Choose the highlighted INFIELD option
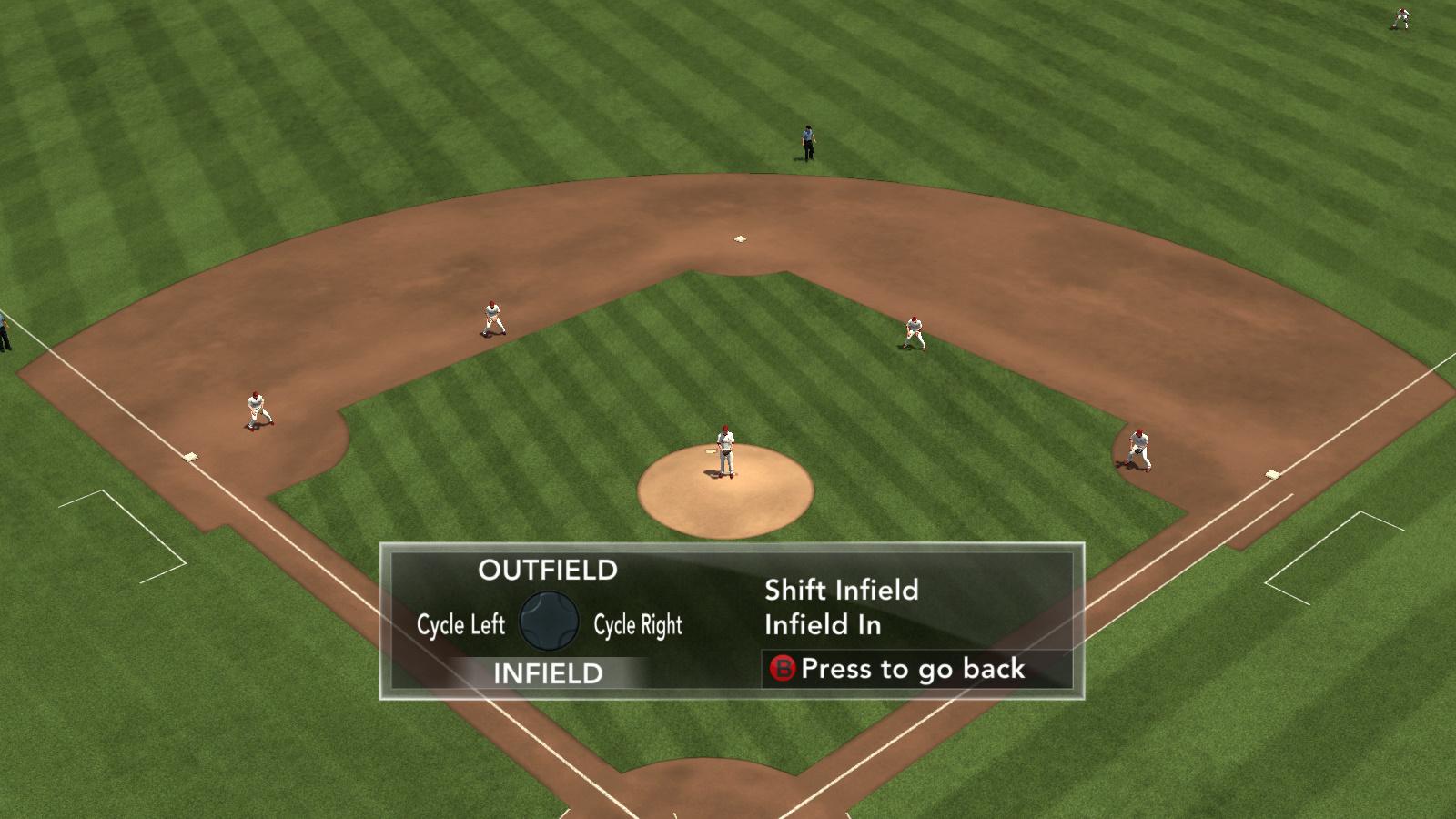Viewport: 1456px width, 819px height. pyautogui.click(x=548, y=673)
